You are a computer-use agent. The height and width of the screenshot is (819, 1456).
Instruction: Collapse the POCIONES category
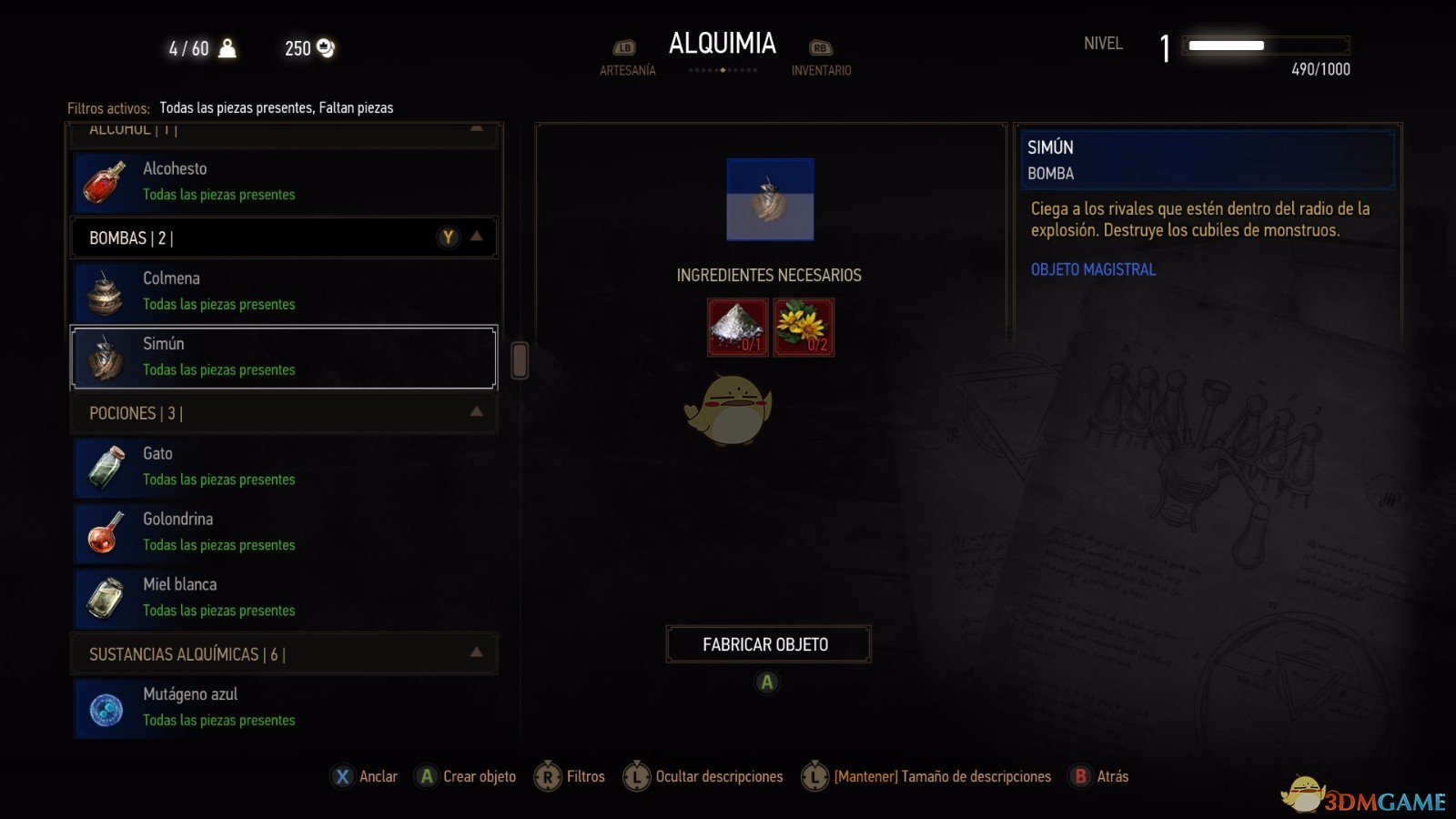click(475, 412)
